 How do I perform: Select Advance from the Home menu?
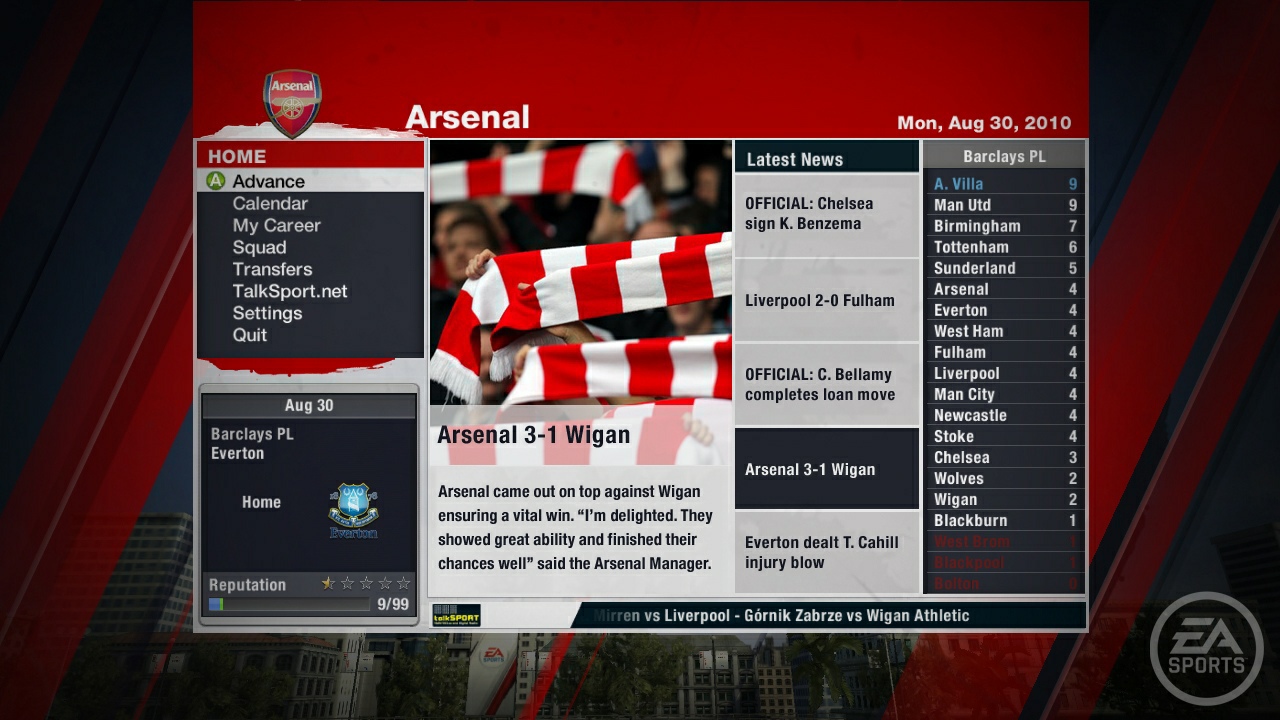(262, 181)
